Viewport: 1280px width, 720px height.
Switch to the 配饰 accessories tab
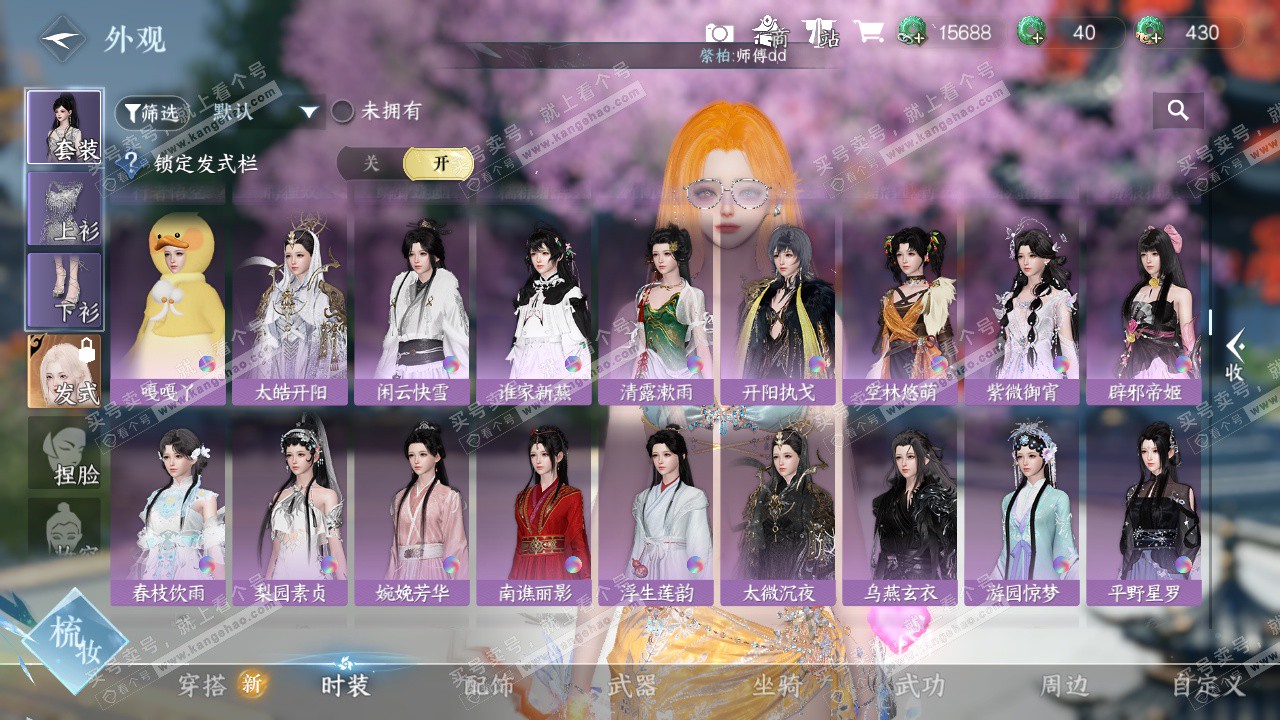489,686
